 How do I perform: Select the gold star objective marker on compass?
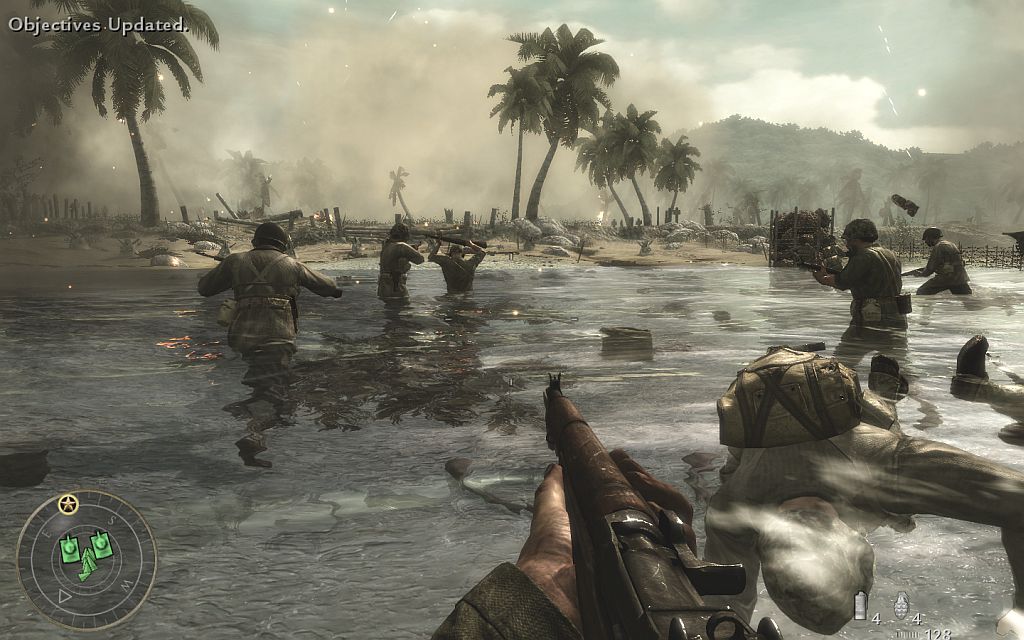68,503
